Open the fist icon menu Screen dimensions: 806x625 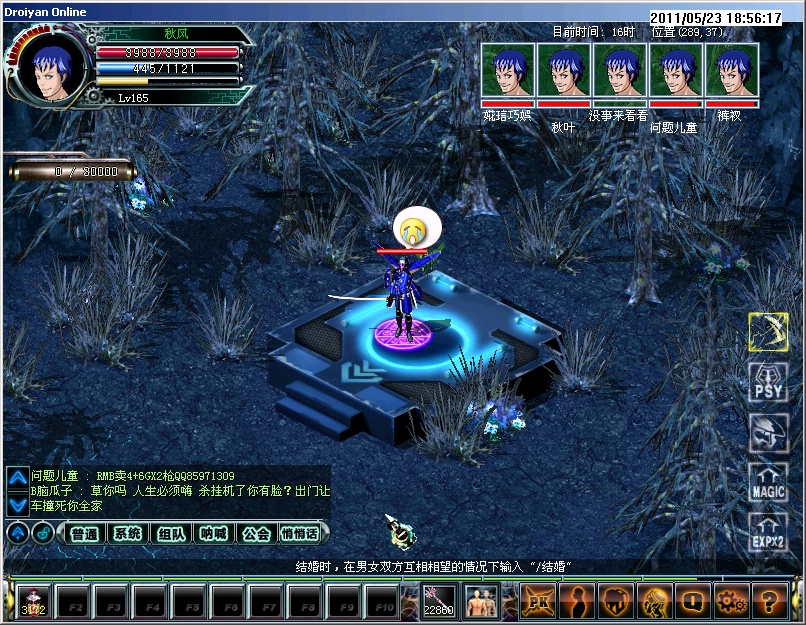point(616,602)
